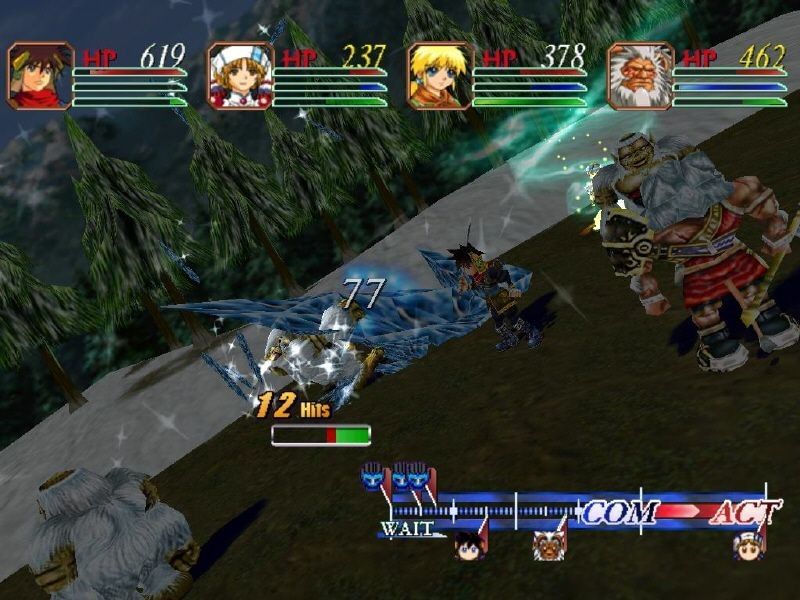800x600 pixels.
Task: Select the red-scarfed hero portrait
Action: coord(40,76)
